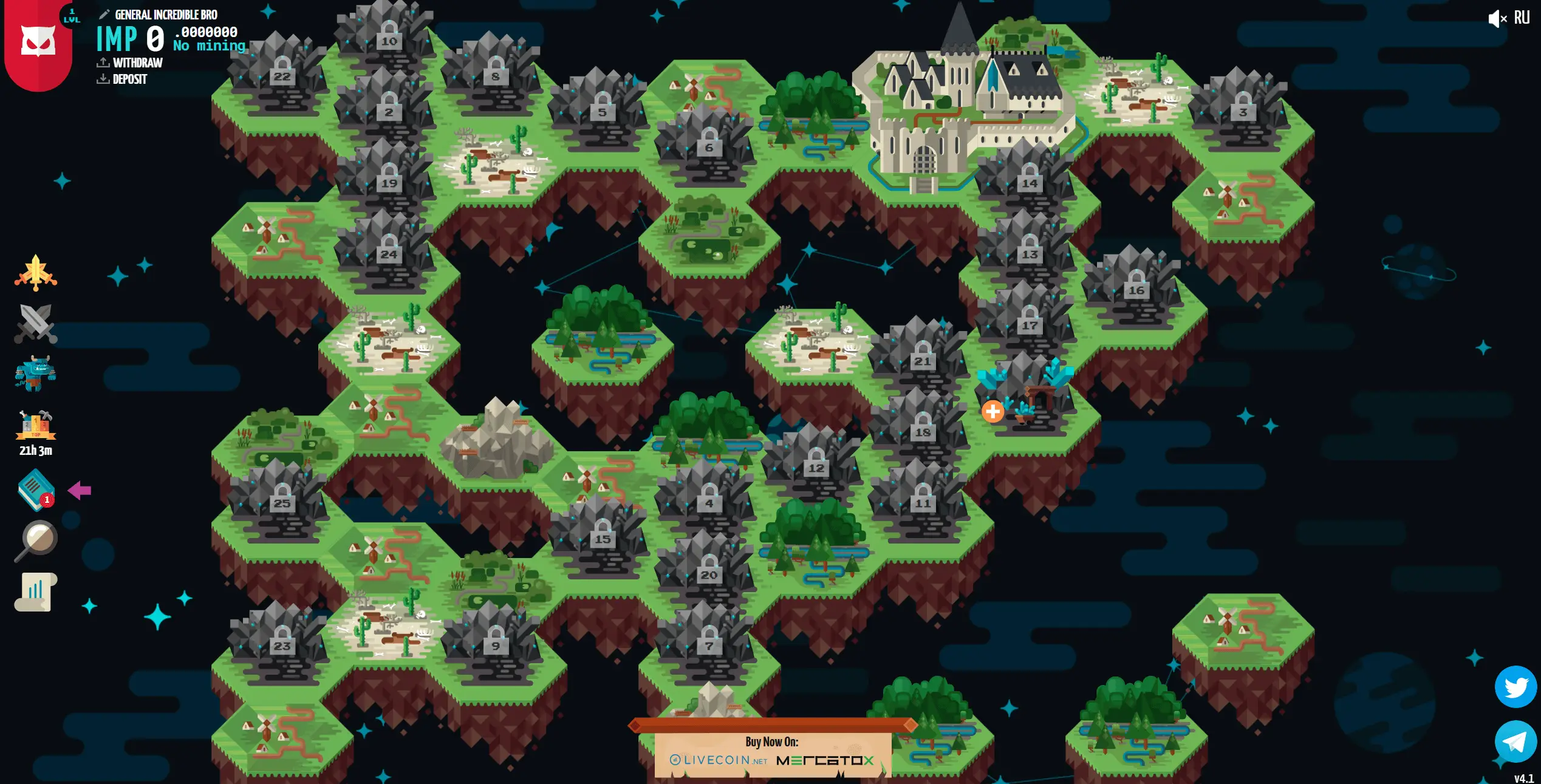The image size is (1541, 784).
Task: Select the gray crossed swords fights icon
Action: pos(35,324)
